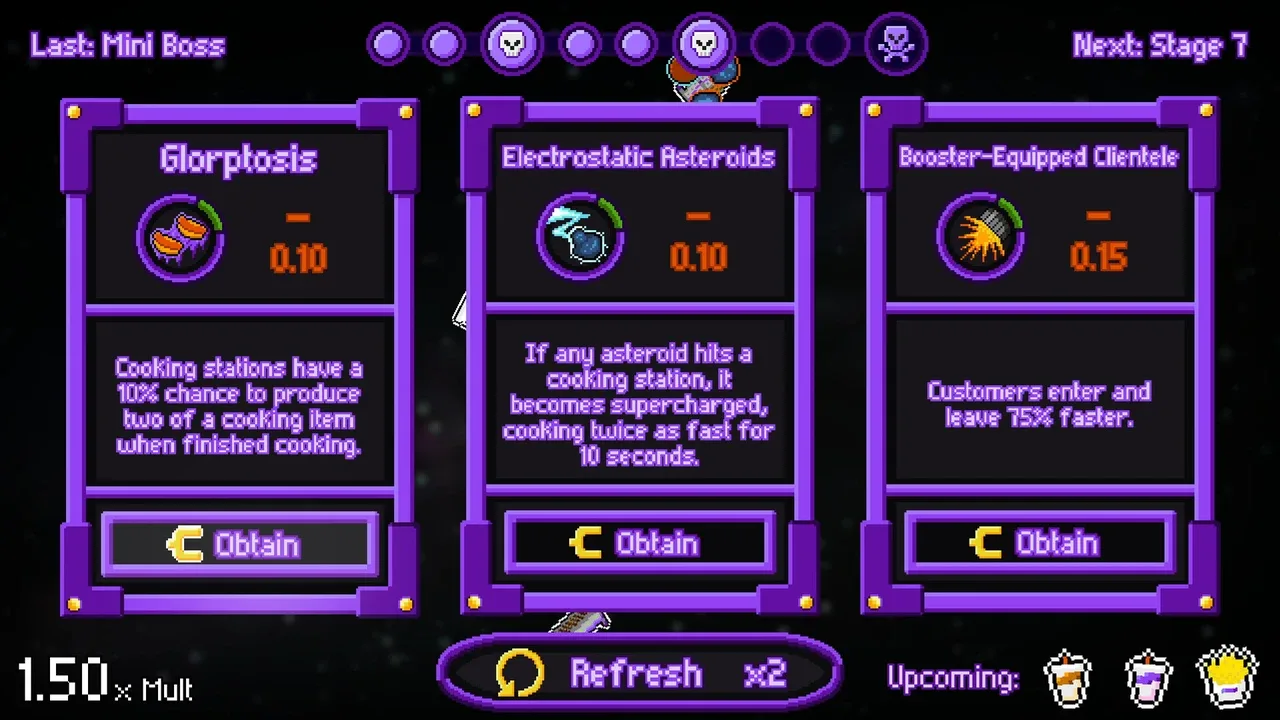Obtain the Glorptosis upgrade
The width and height of the screenshot is (1280, 720).
240,545
